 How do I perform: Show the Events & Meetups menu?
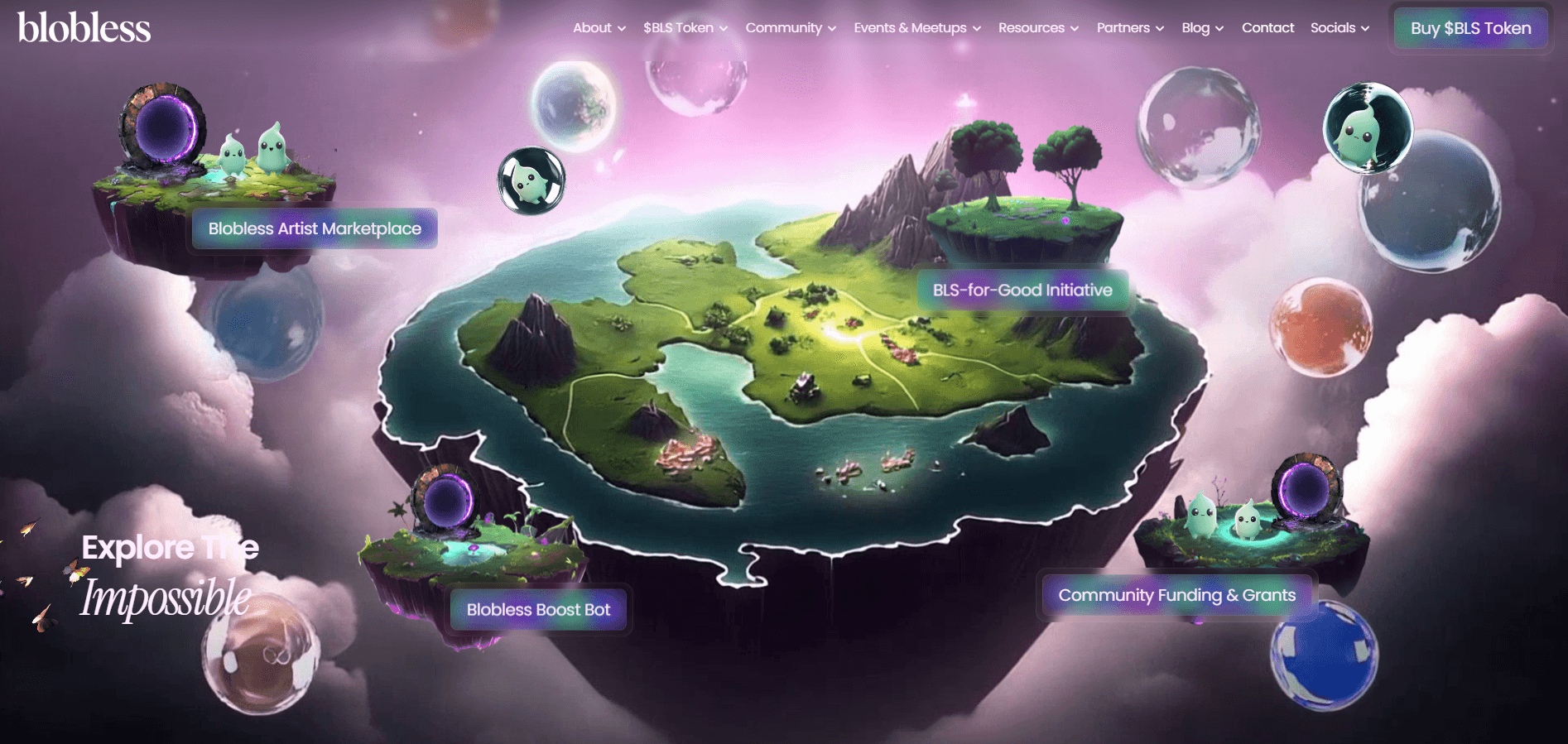[x=916, y=28]
